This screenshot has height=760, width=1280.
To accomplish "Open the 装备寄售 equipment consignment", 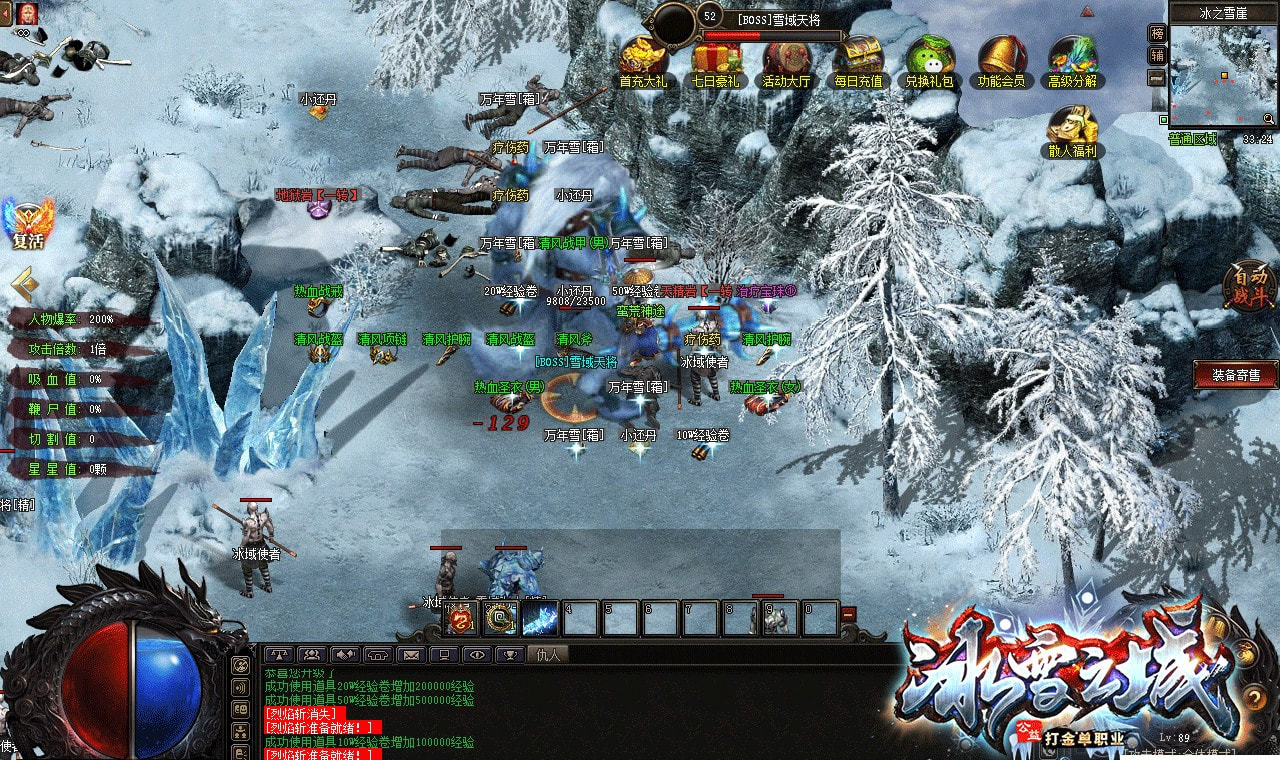I will click(x=1236, y=375).
